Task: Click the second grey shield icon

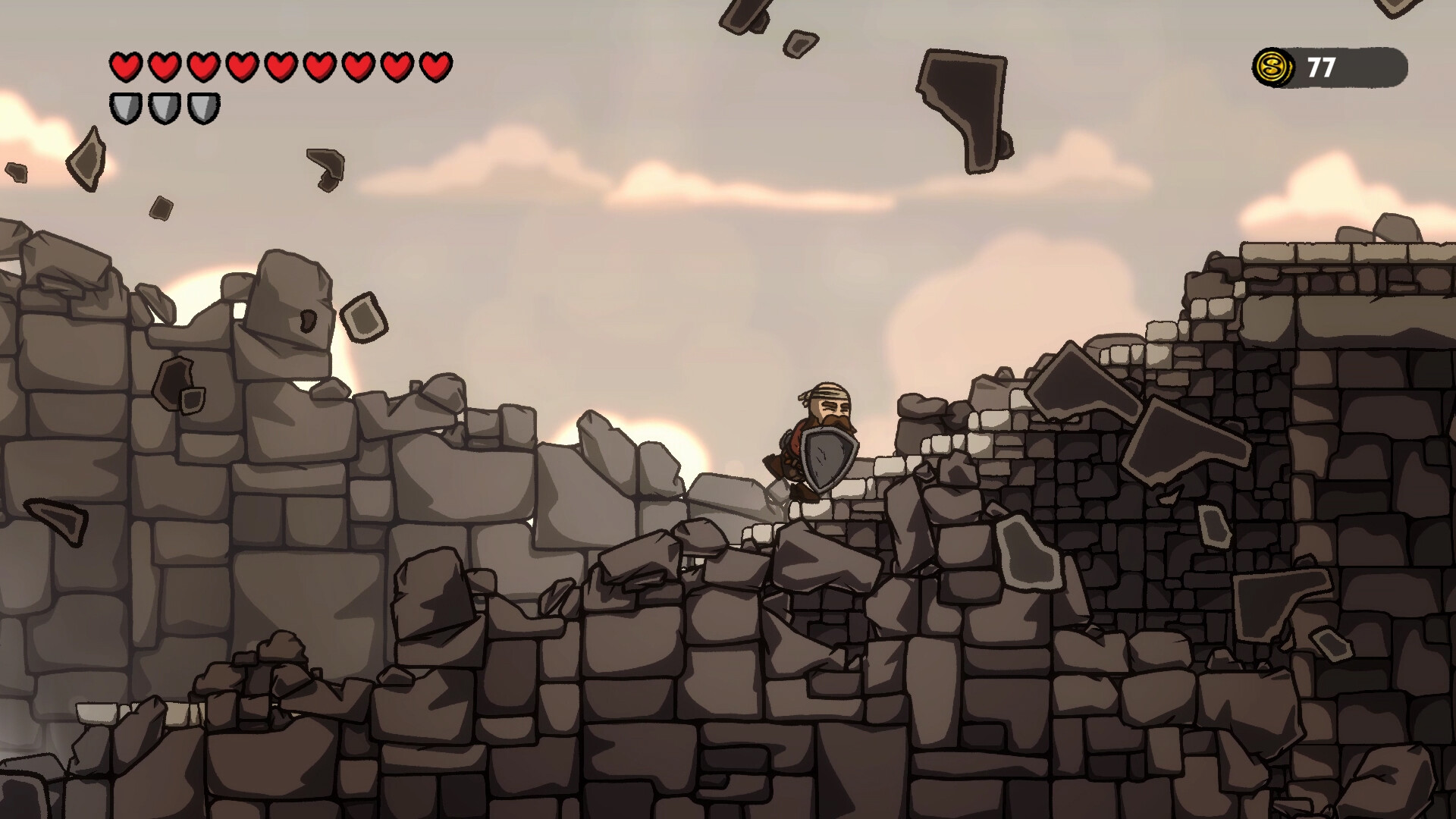Action: [x=163, y=108]
